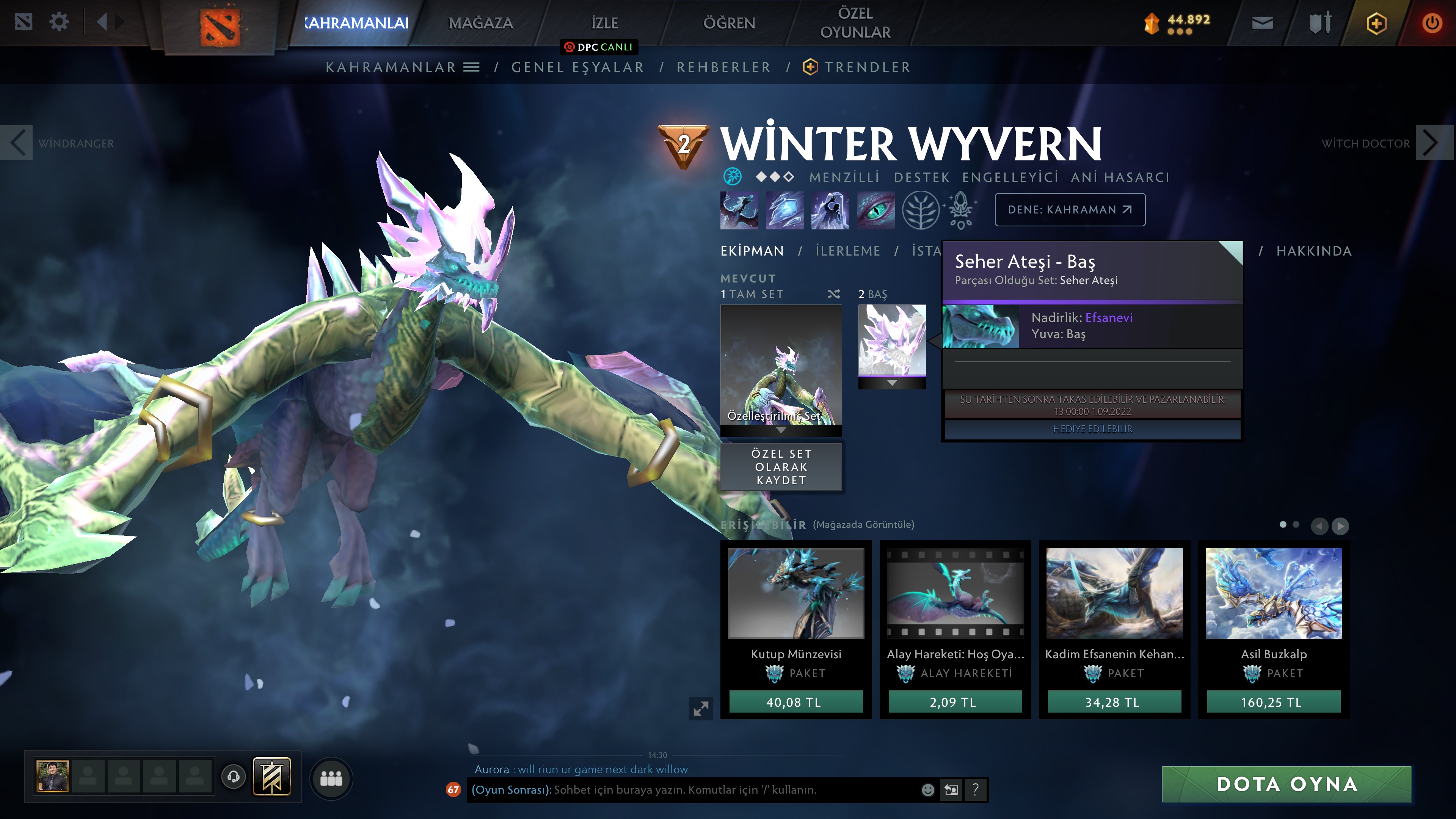1456x819 pixels.
Task: Select the Kadim Efsanenin bundle thumbnail
Action: click(x=1114, y=593)
